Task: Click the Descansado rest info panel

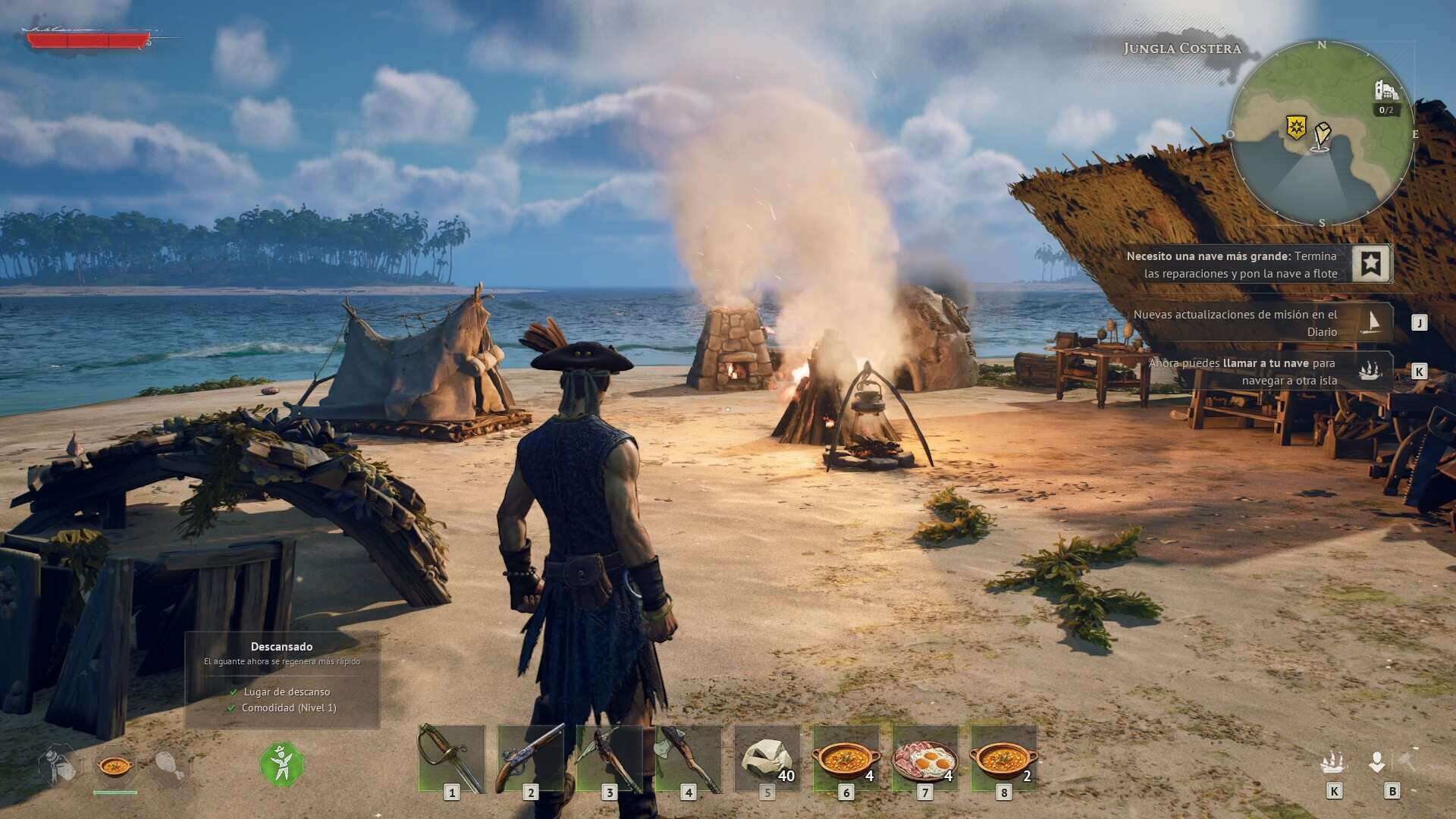Action: coord(282,679)
